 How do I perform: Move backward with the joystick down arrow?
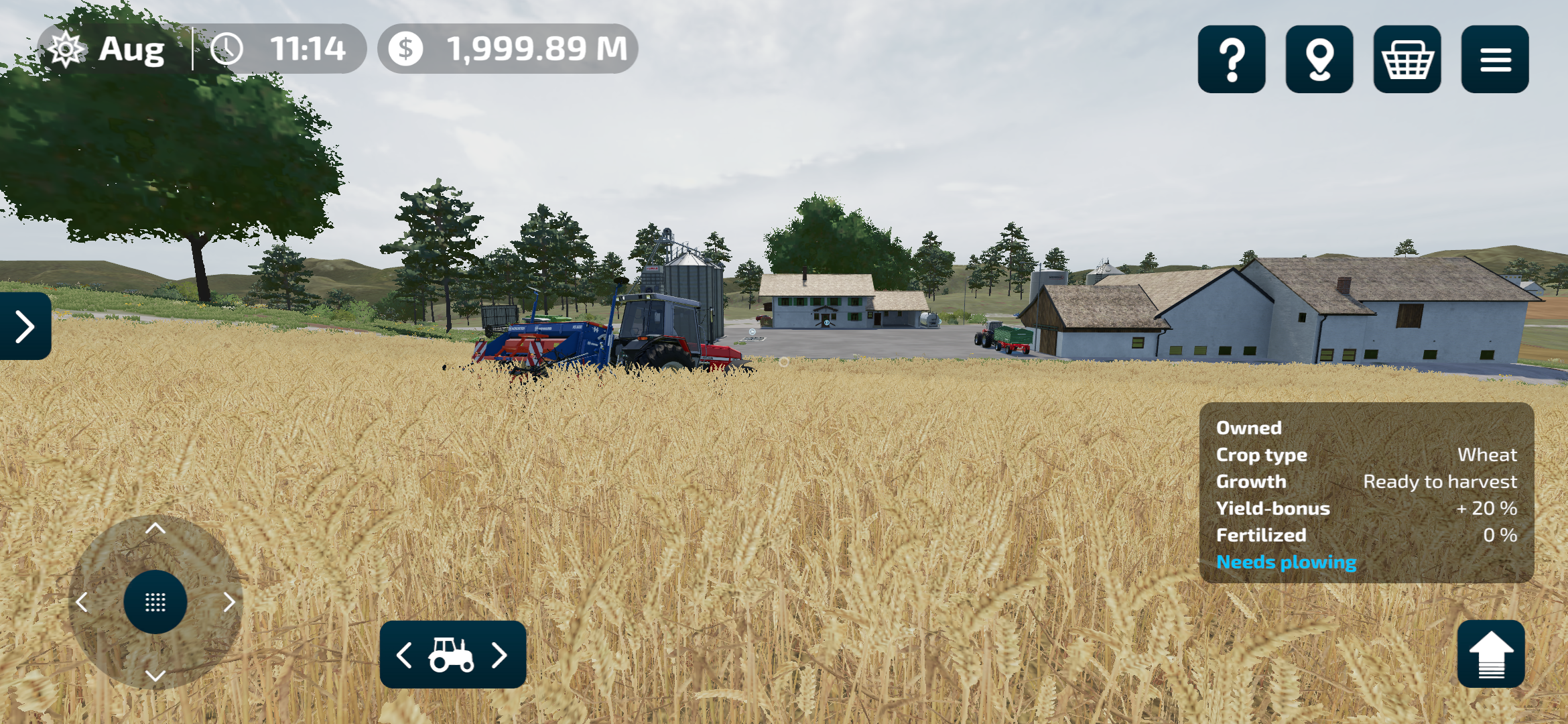coord(155,675)
